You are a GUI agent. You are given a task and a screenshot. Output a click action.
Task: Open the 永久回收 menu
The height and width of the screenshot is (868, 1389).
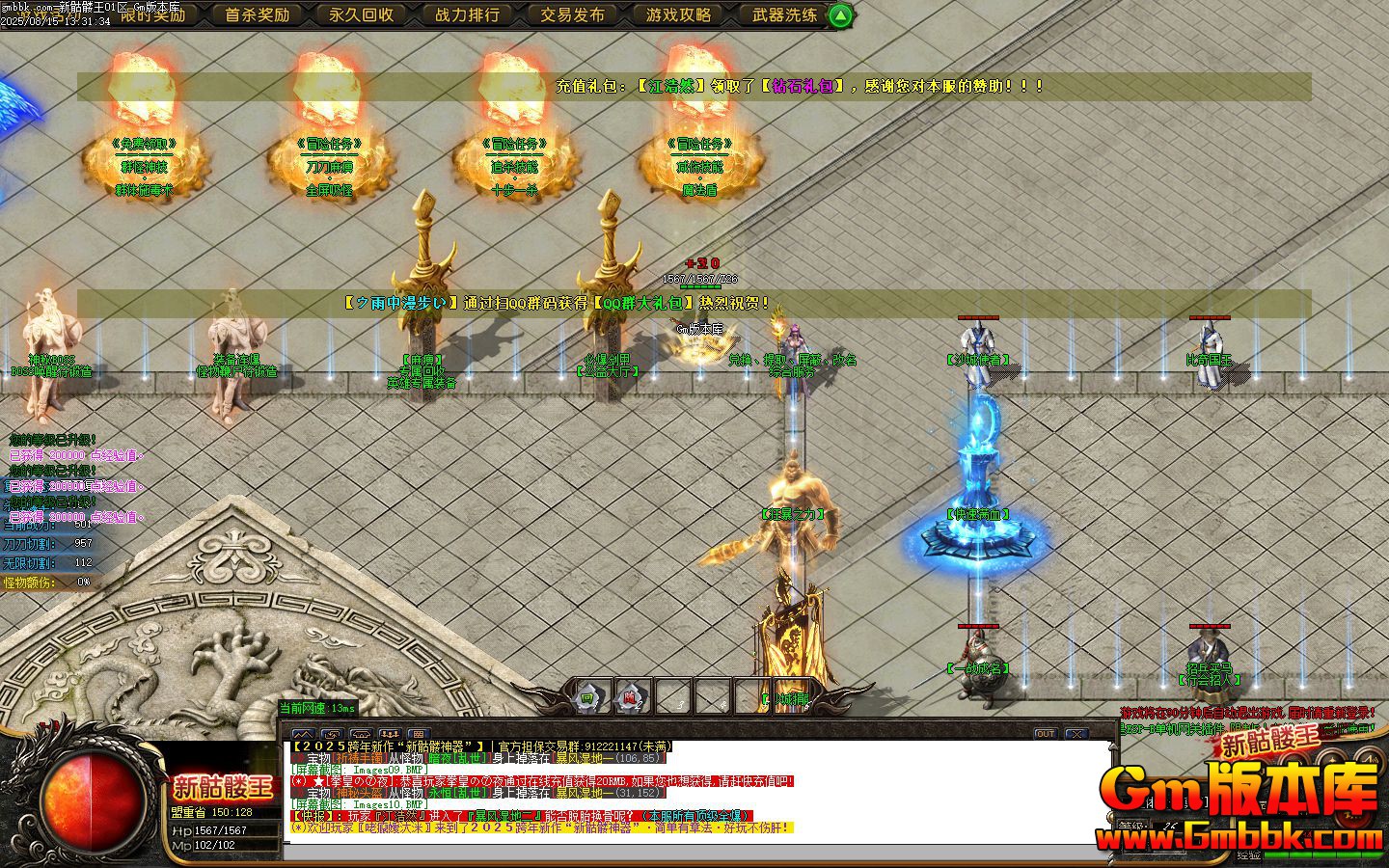click(361, 14)
